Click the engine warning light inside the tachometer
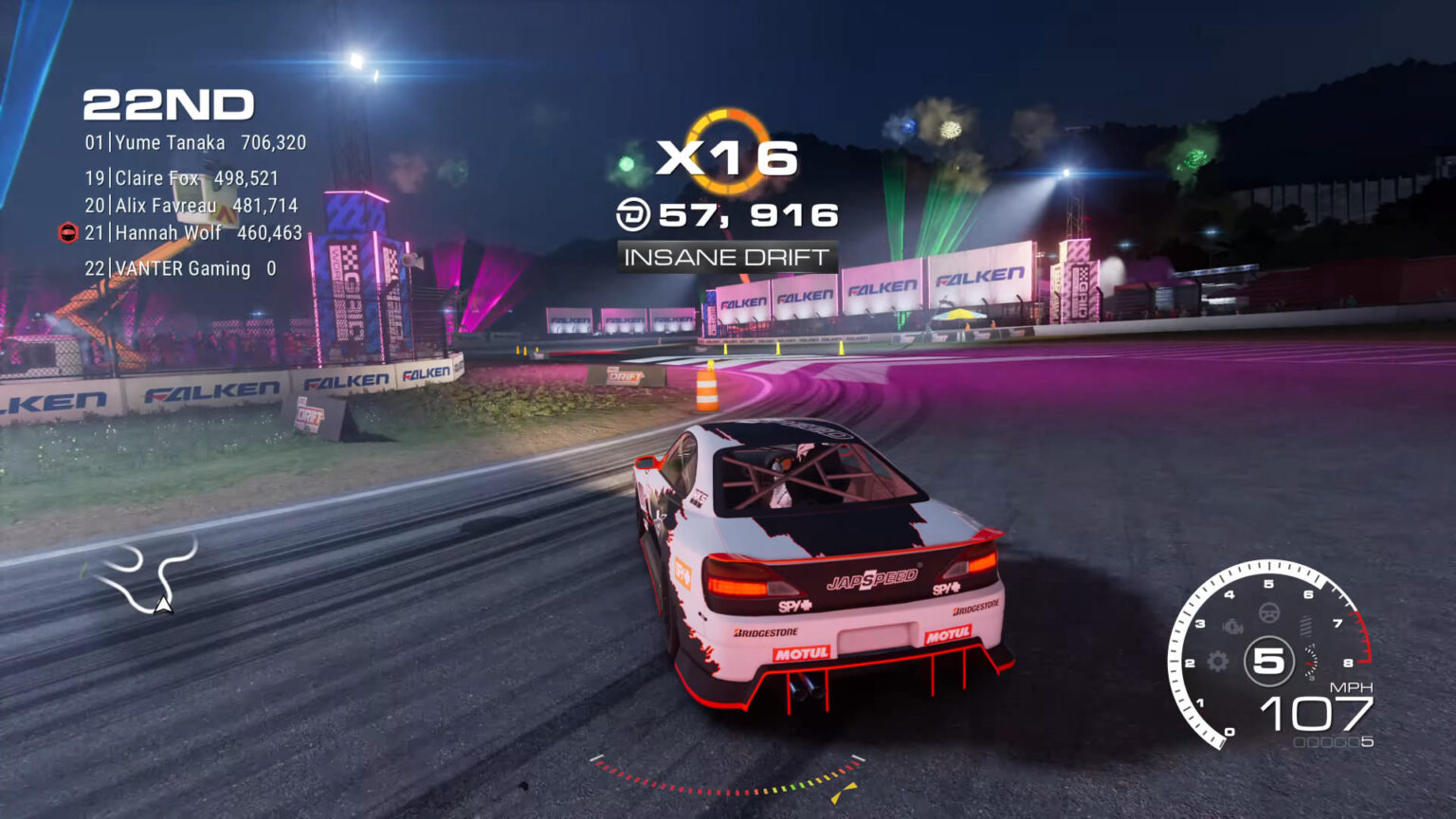The image size is (1456, 819). pos(1231,627)
